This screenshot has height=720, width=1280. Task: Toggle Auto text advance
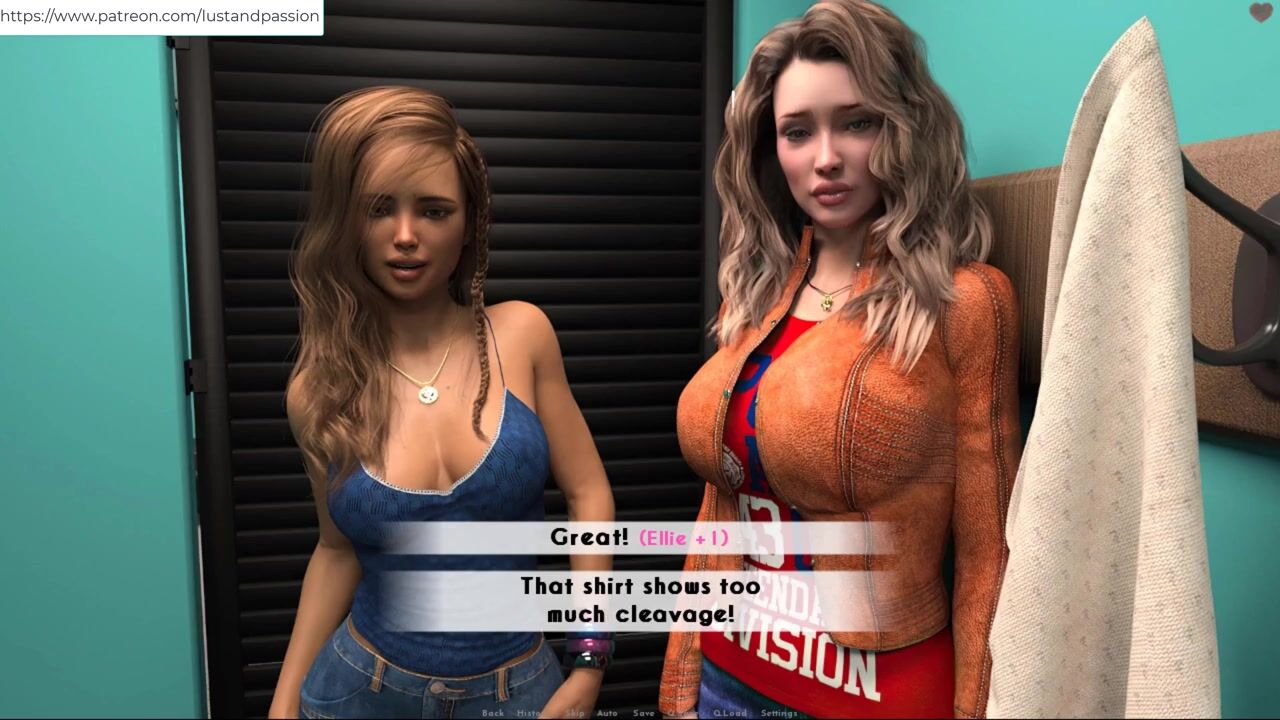tap(607, 713)
